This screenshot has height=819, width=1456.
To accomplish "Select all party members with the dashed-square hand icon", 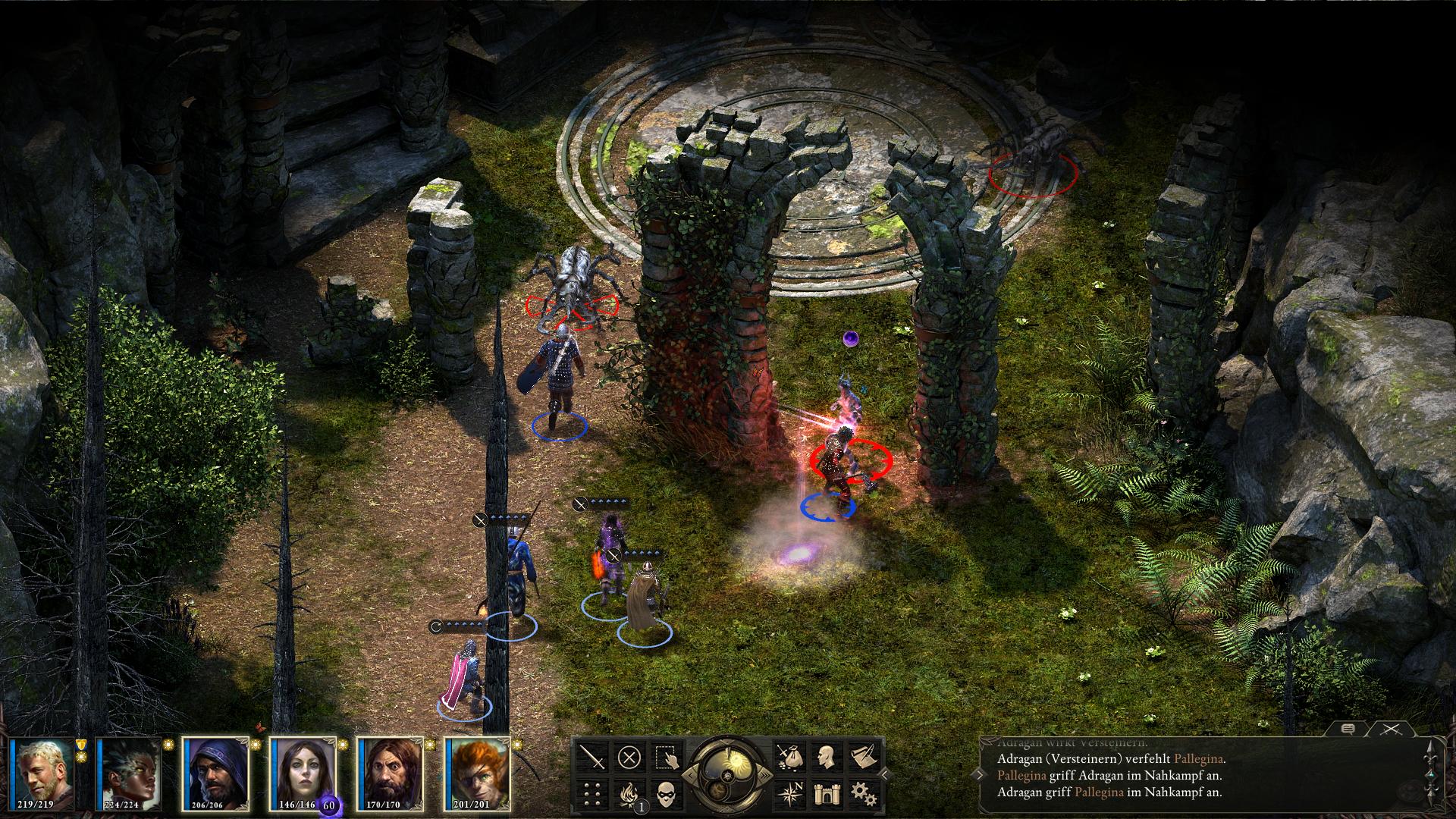I will pos(666,757).
